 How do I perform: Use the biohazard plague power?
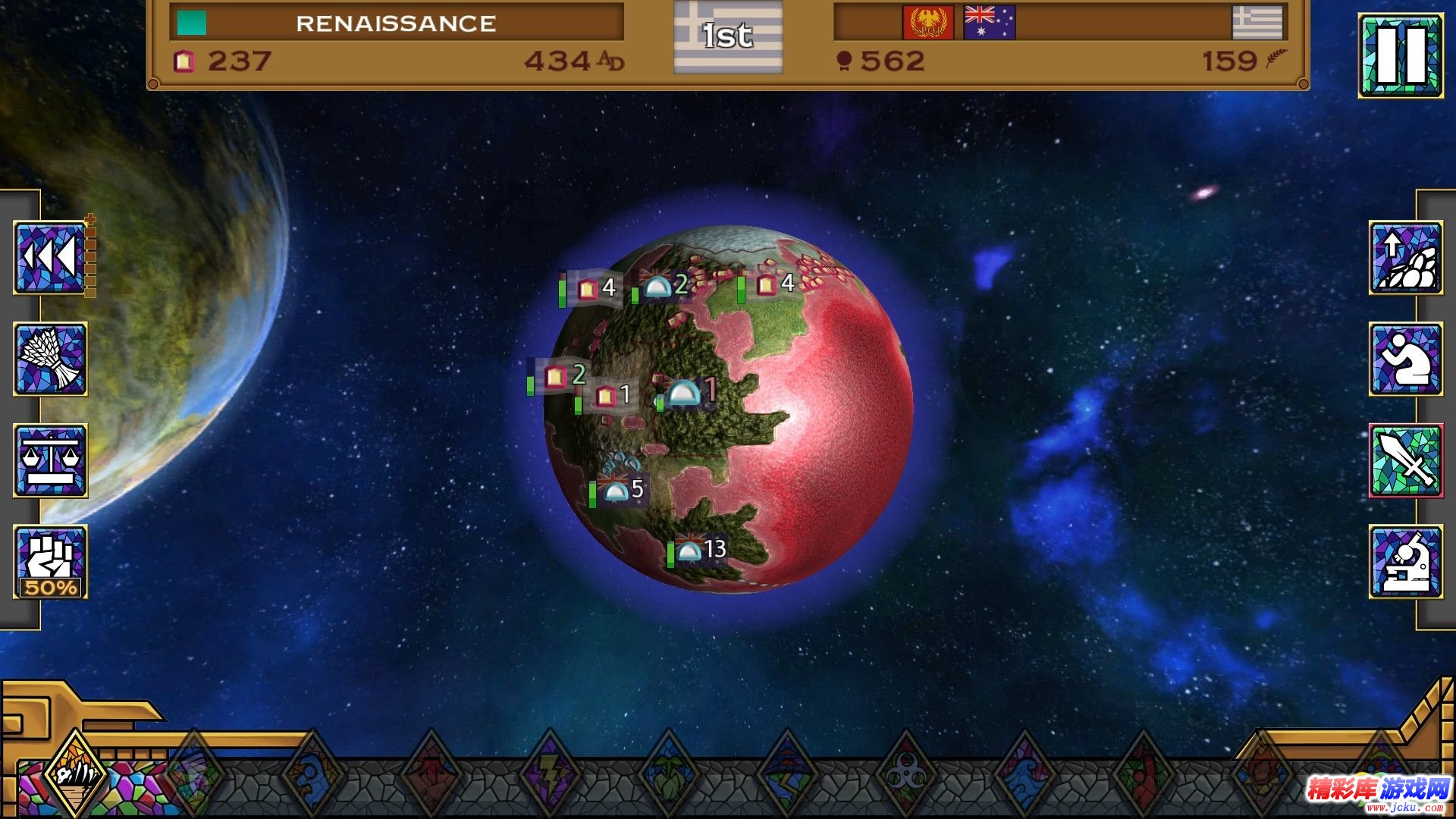click(x=905, y=775)
